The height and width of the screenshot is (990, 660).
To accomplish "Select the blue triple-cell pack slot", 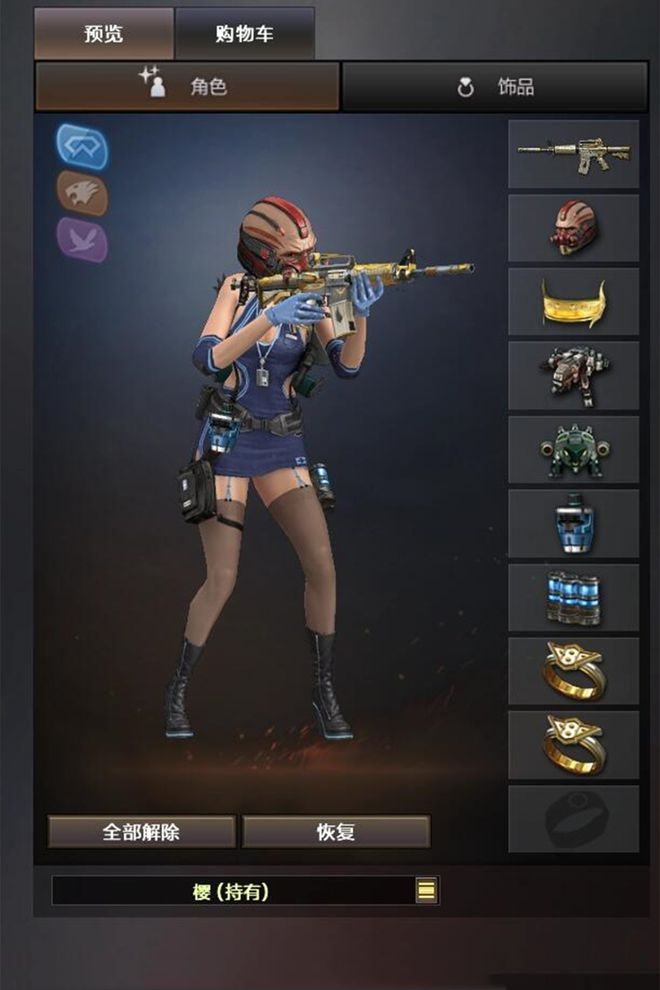I will tap(573, 597).
